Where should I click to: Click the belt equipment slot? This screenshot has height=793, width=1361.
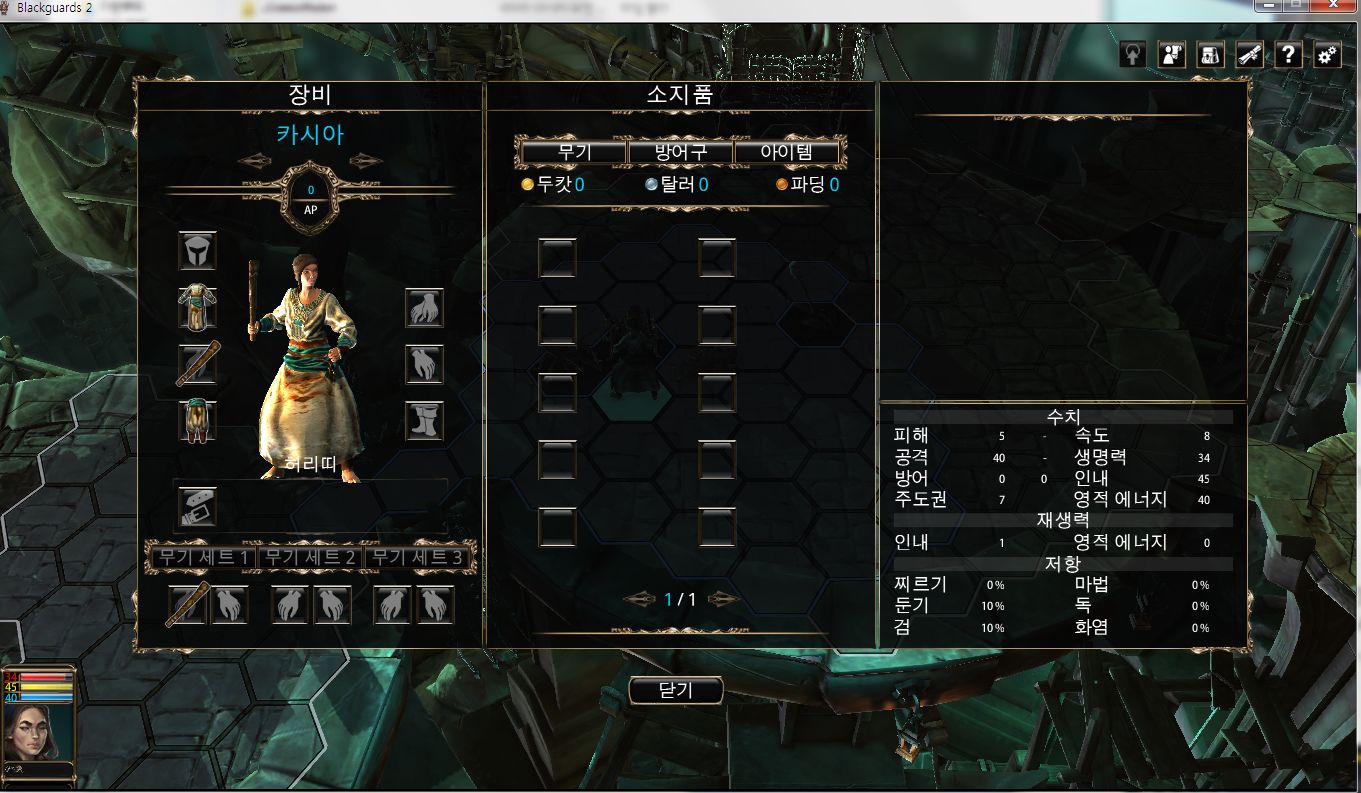tap(198, 507)
